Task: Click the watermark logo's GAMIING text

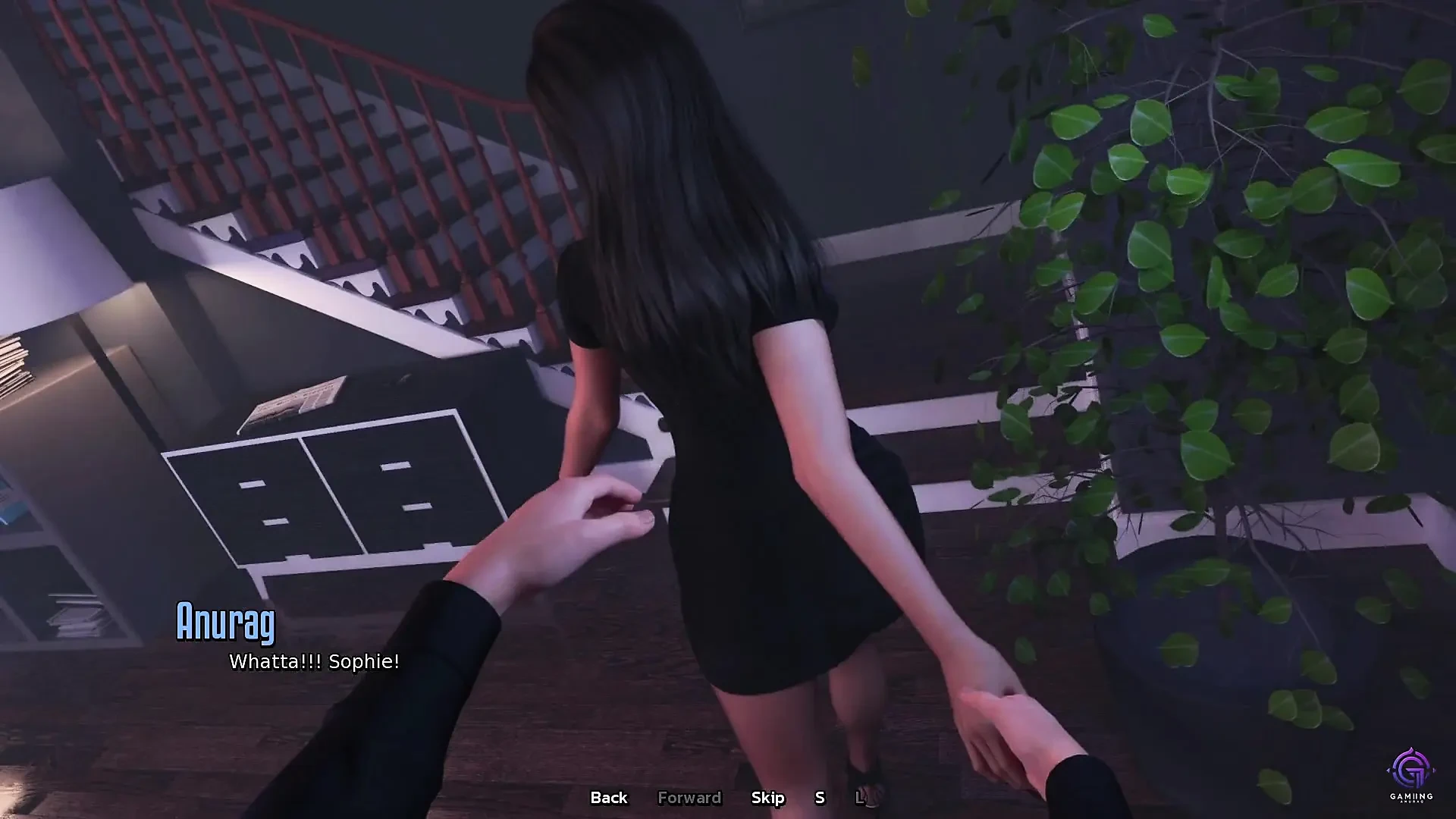Action: pyautogui.click(x=1411, y=794)
